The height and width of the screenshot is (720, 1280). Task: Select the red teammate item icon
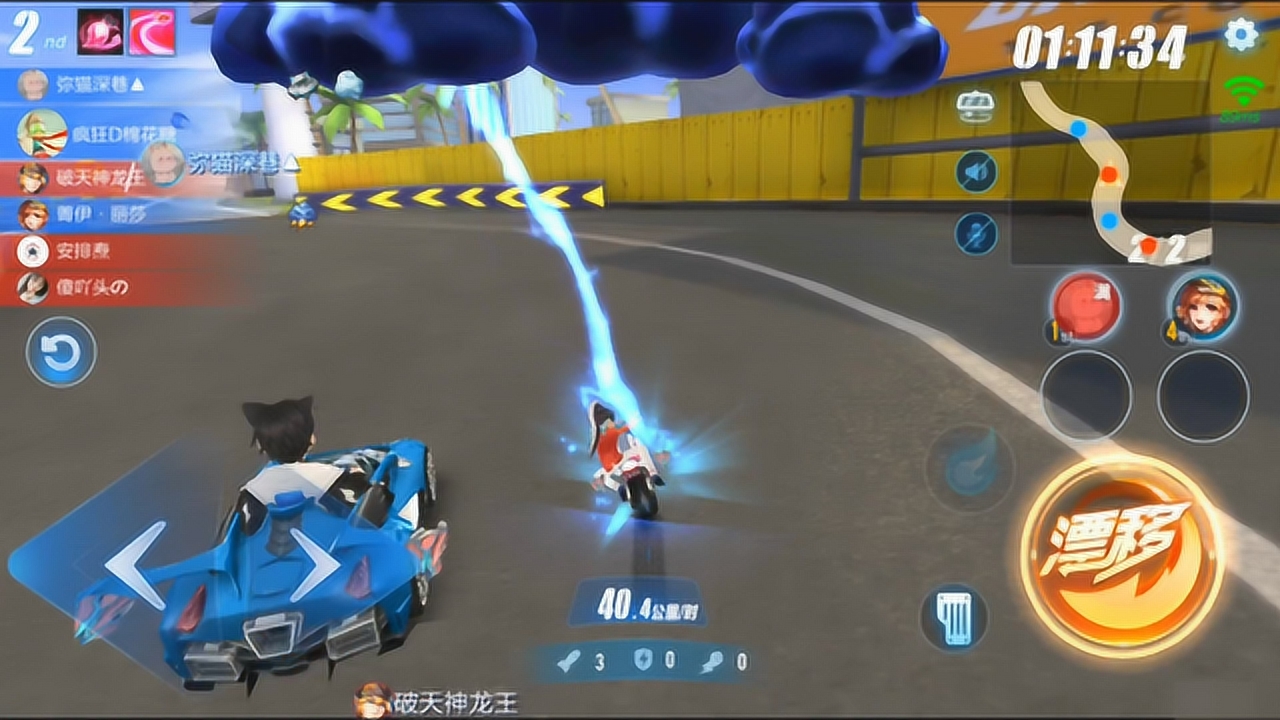pyautogui.click(x=1084, y=305)
